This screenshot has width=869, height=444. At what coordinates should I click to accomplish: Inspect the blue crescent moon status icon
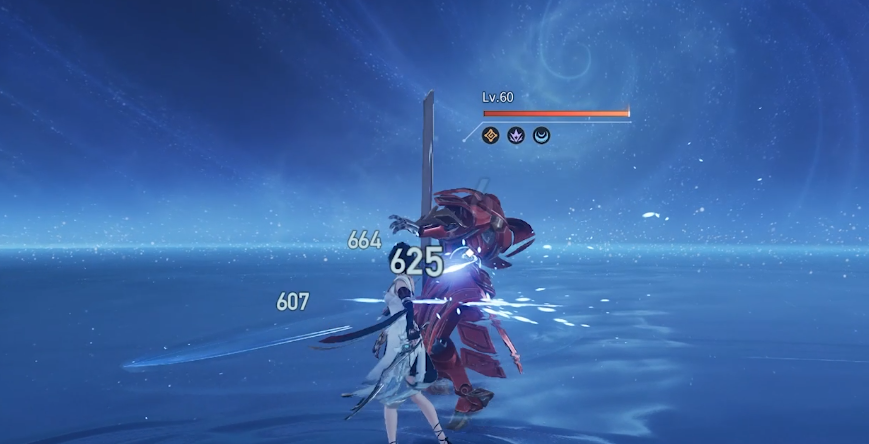coord(541,135)
